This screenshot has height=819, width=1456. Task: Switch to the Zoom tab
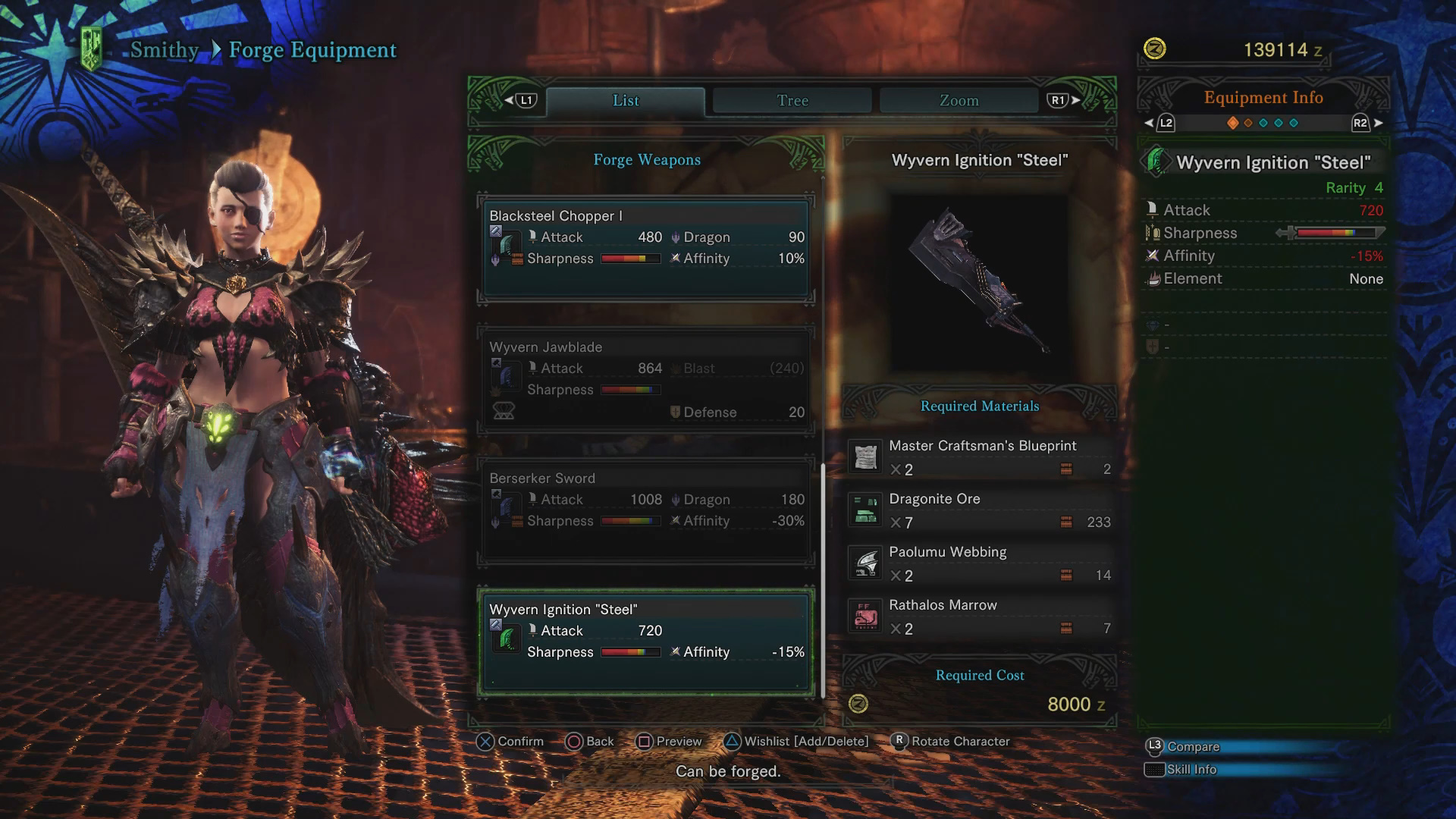(959, 101)
